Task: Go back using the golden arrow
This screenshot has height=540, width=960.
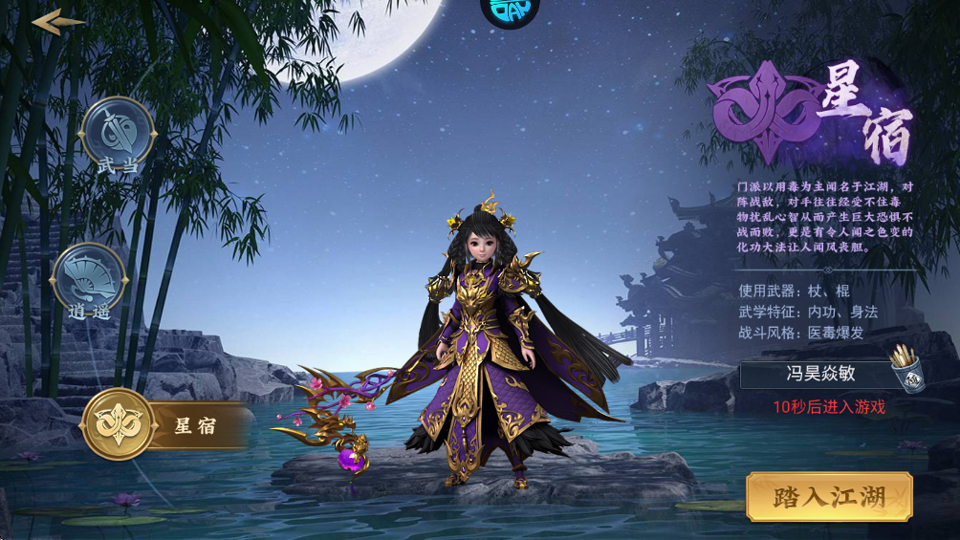Action: coord(58,22)
